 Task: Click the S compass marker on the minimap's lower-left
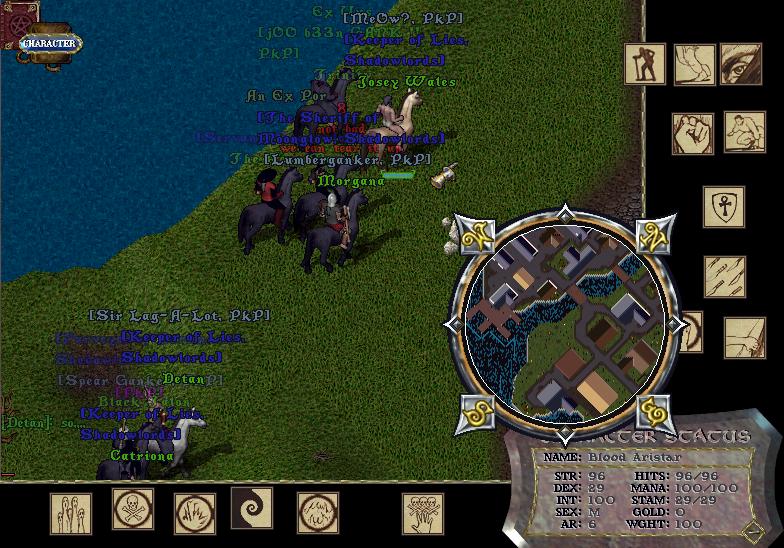pos(474,413)
